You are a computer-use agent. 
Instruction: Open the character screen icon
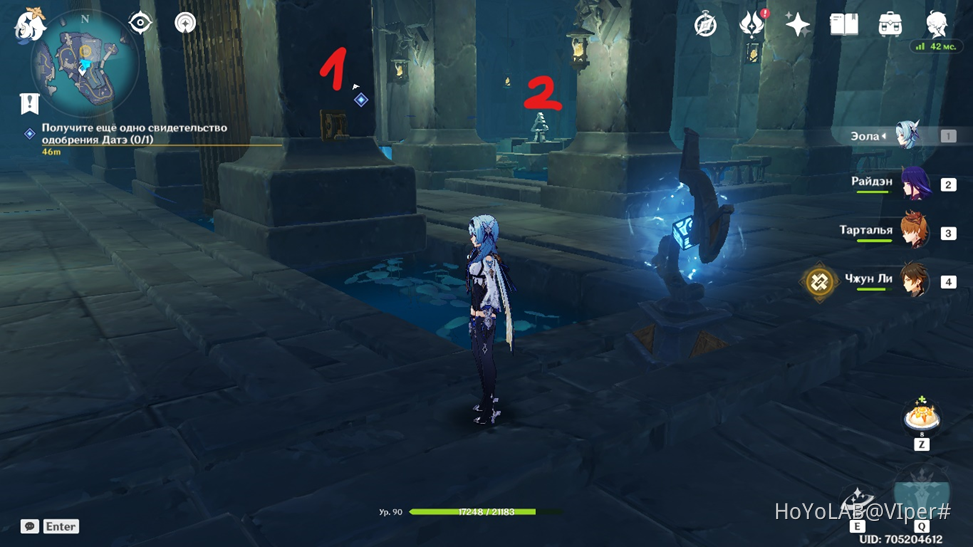pyautogui.click(x=937, y=25)
